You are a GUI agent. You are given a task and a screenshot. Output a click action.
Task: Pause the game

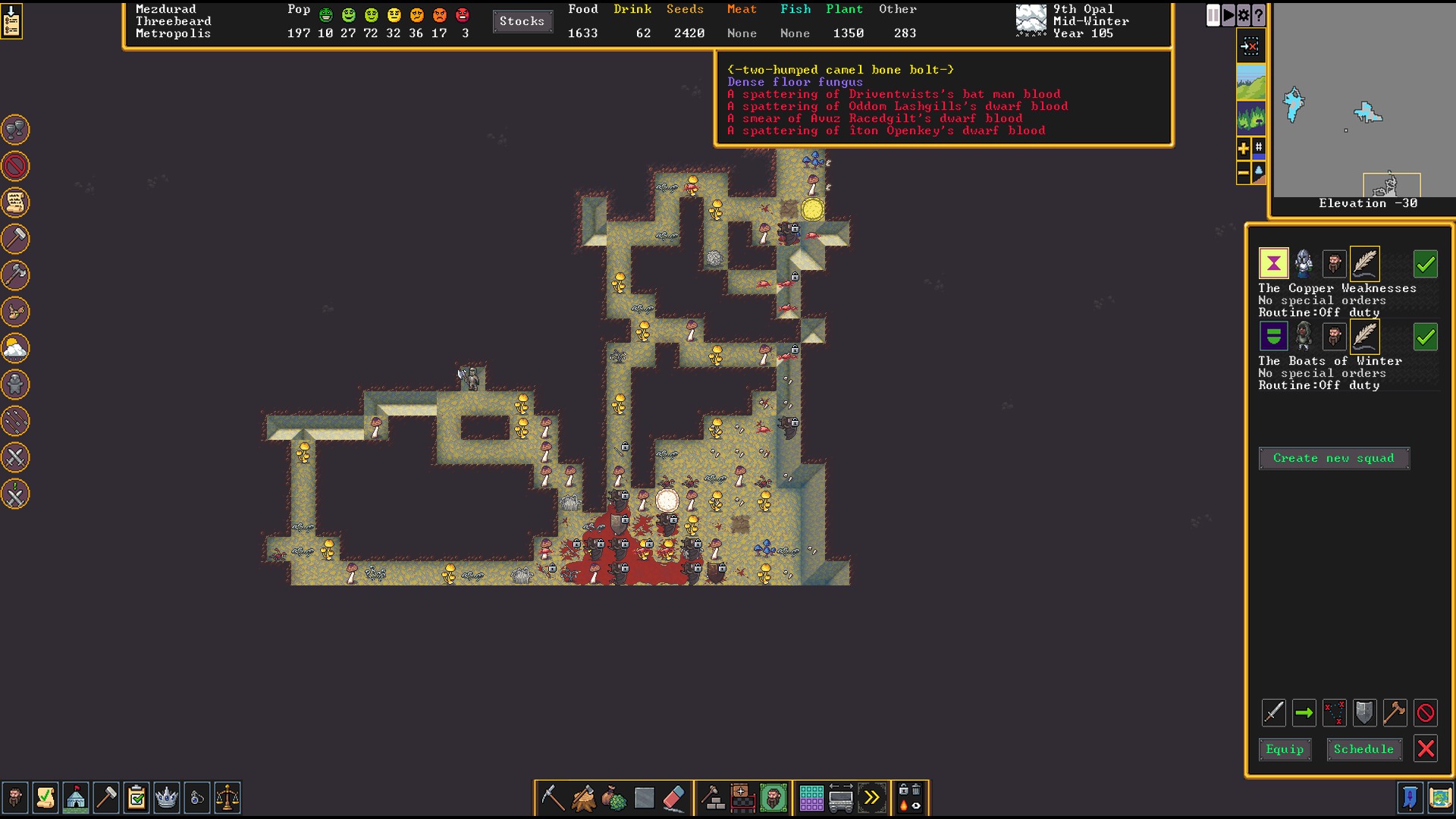pyautogui.click(x=1213, y=15)
